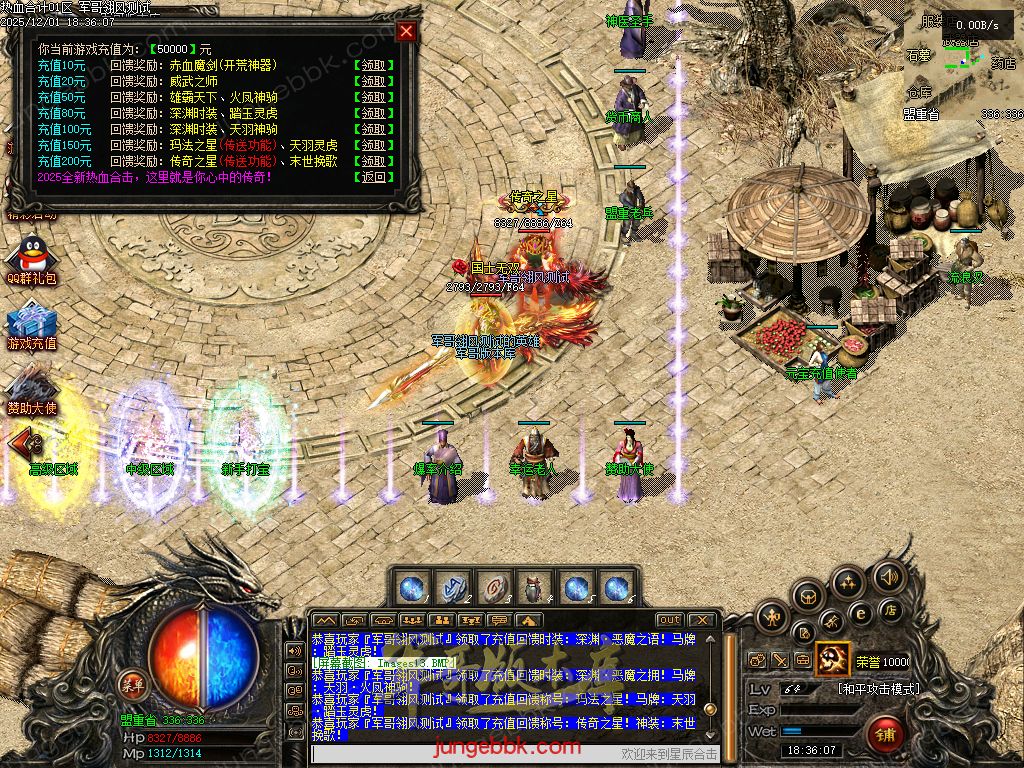The height and width of the screenshot is (768, 1024).
Task: Claim the 充值200元 reward
Action: tap(373, 161)
